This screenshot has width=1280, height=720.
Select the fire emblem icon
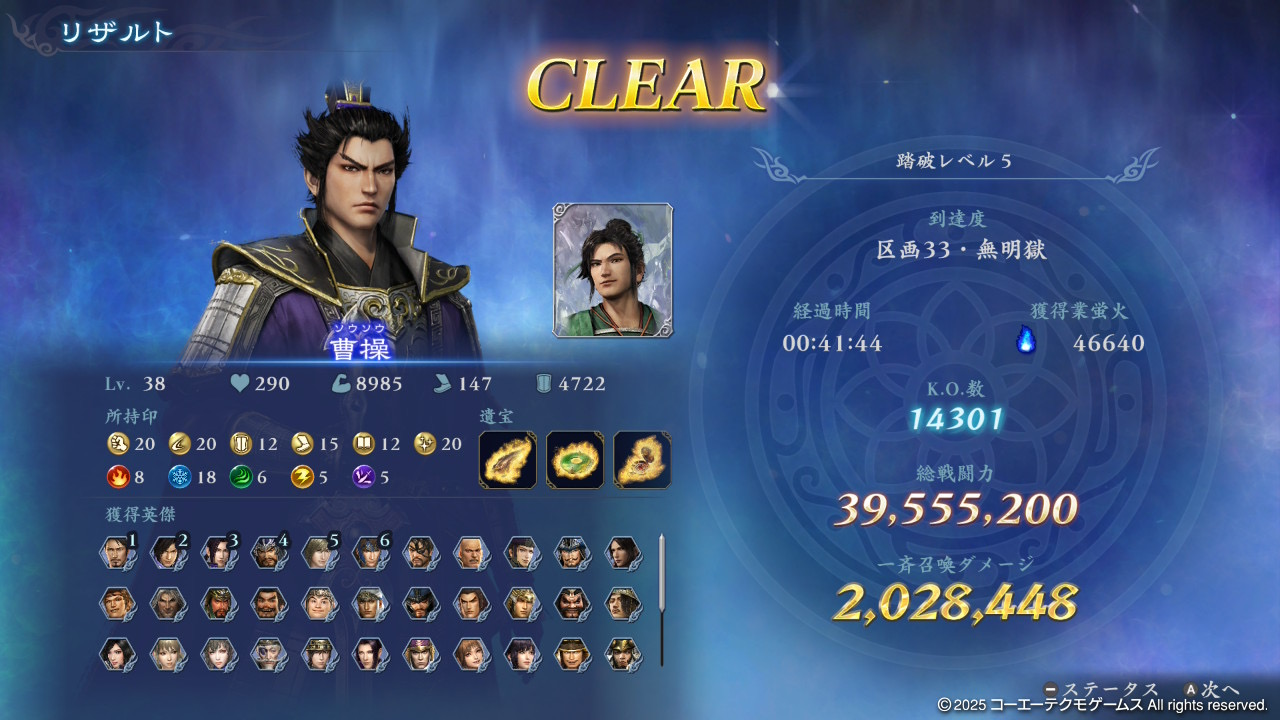118,477
